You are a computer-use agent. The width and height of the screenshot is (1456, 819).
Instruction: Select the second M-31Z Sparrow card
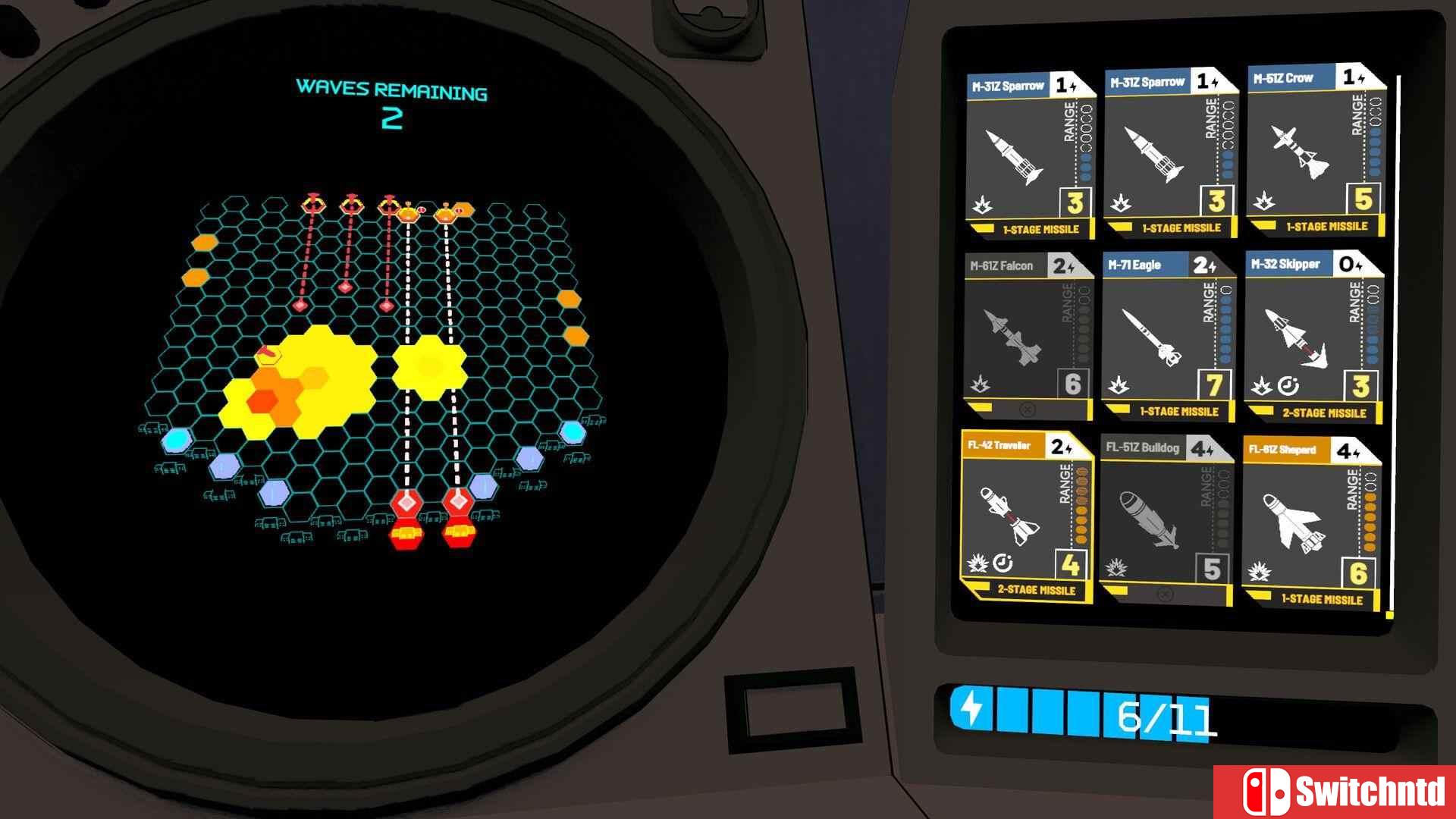tap(1169, 152)
